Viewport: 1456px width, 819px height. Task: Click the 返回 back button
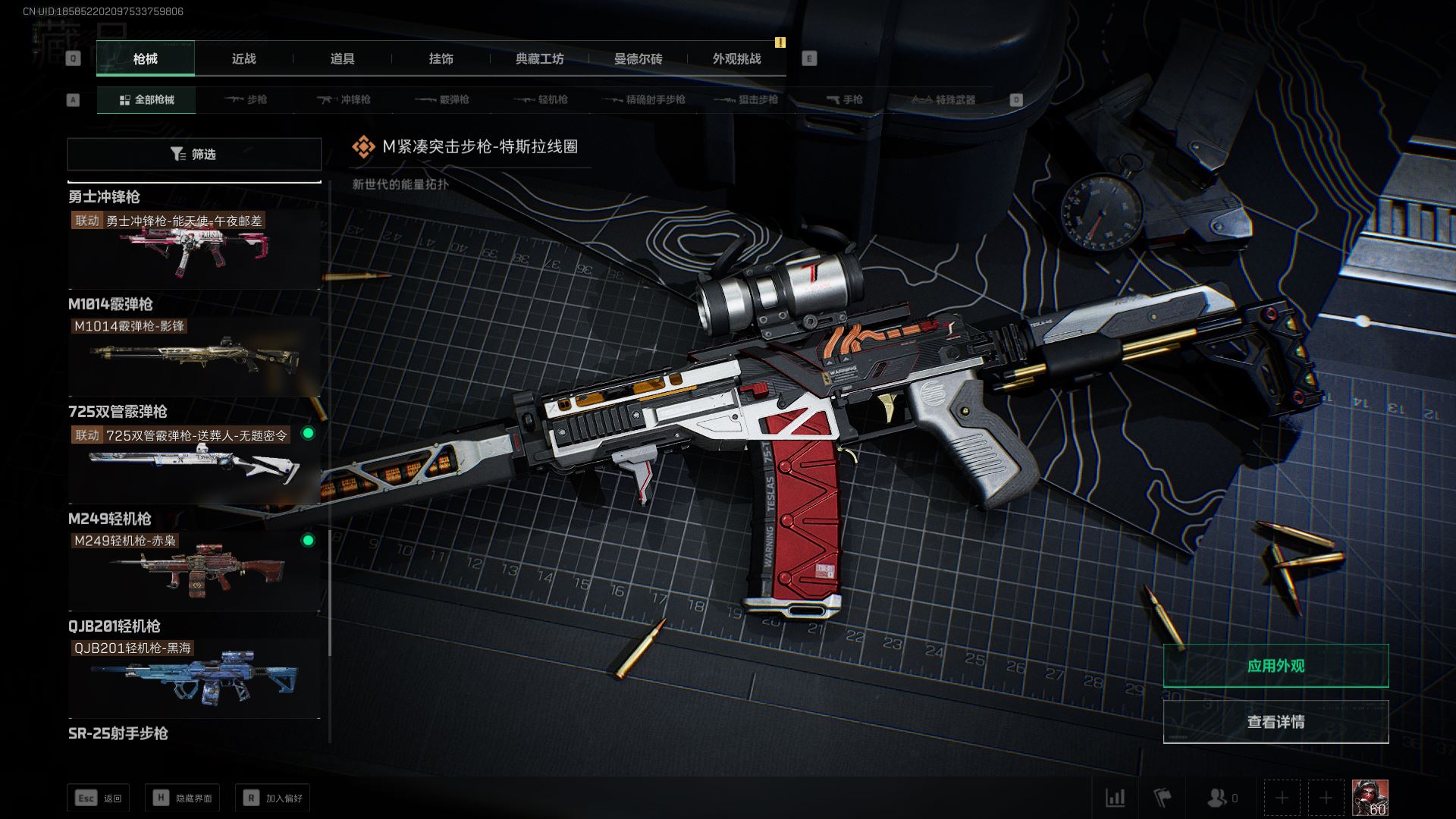pos(99,798)
